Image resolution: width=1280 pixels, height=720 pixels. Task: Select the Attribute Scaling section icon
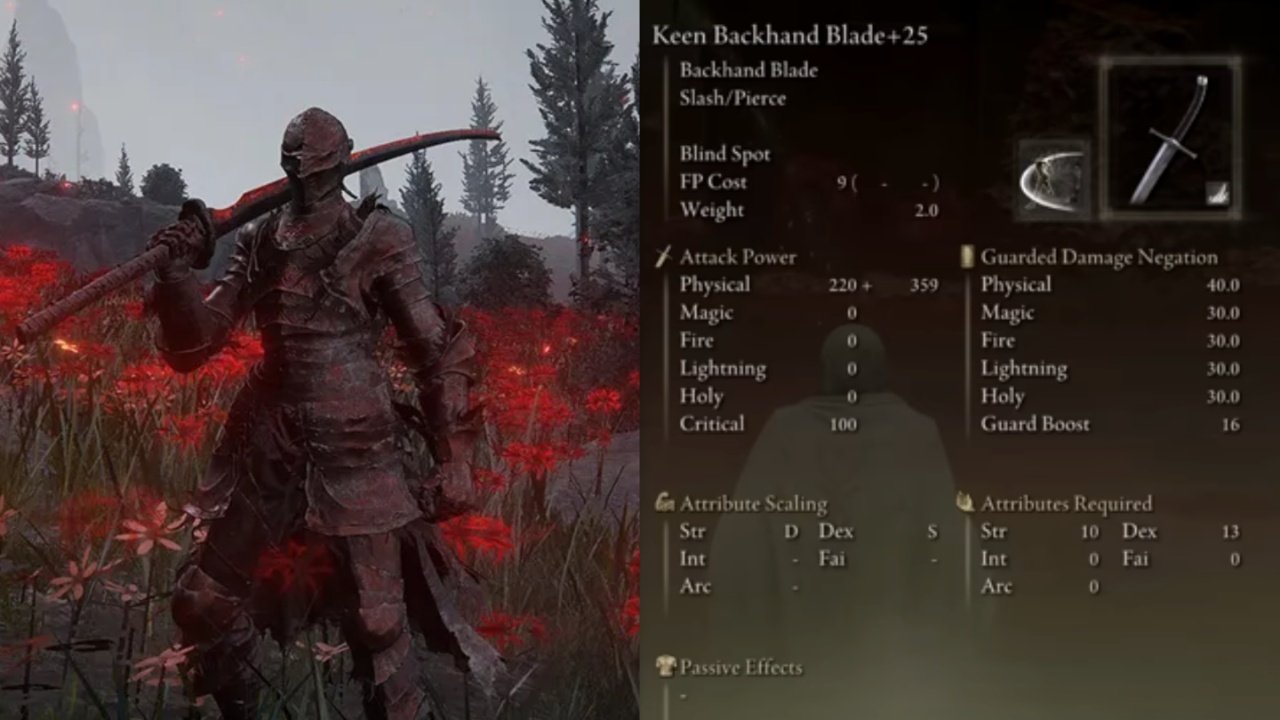[x=663, y=503]
